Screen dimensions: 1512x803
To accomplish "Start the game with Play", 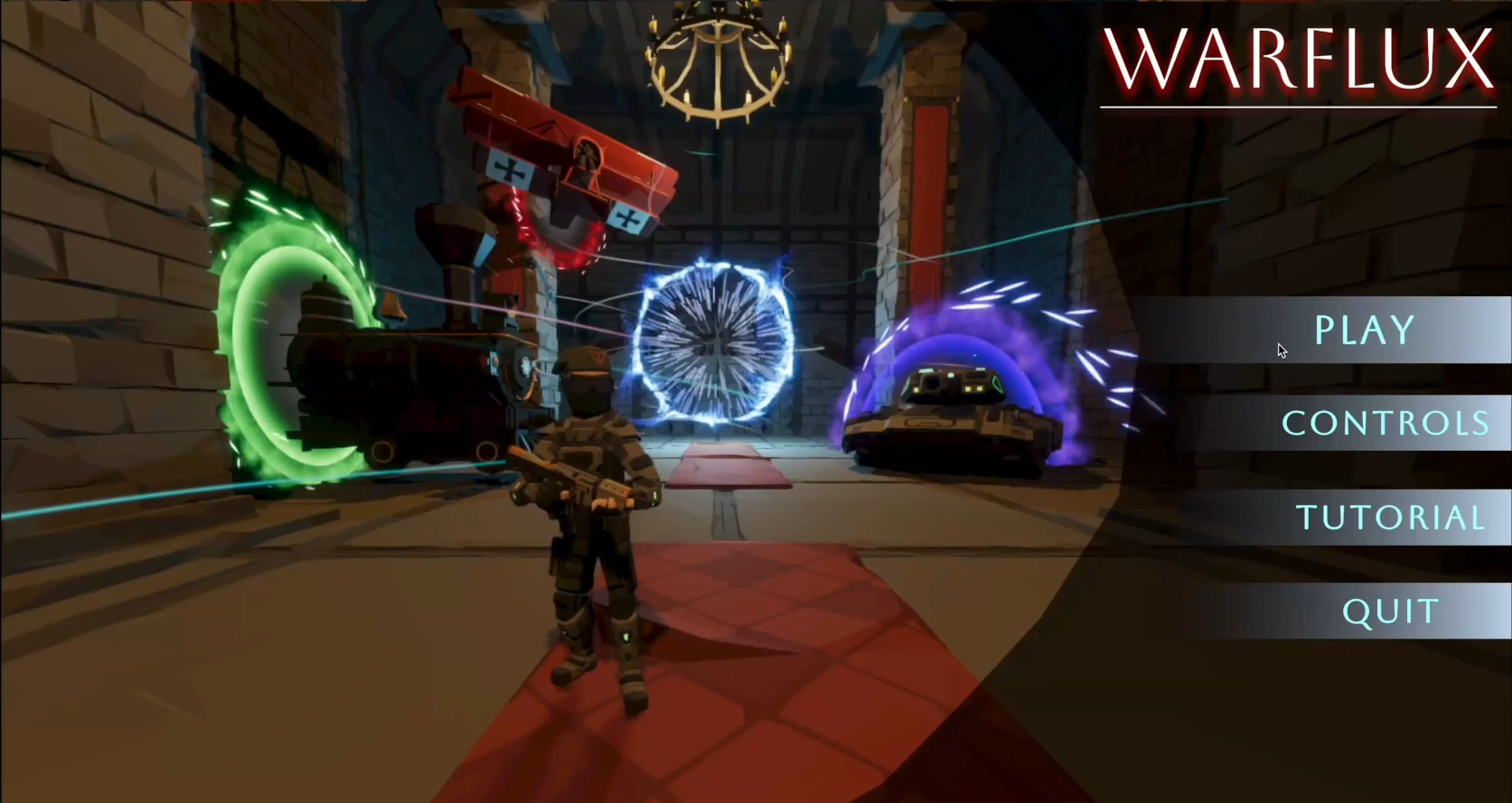I will click(x=1364, y=331).
